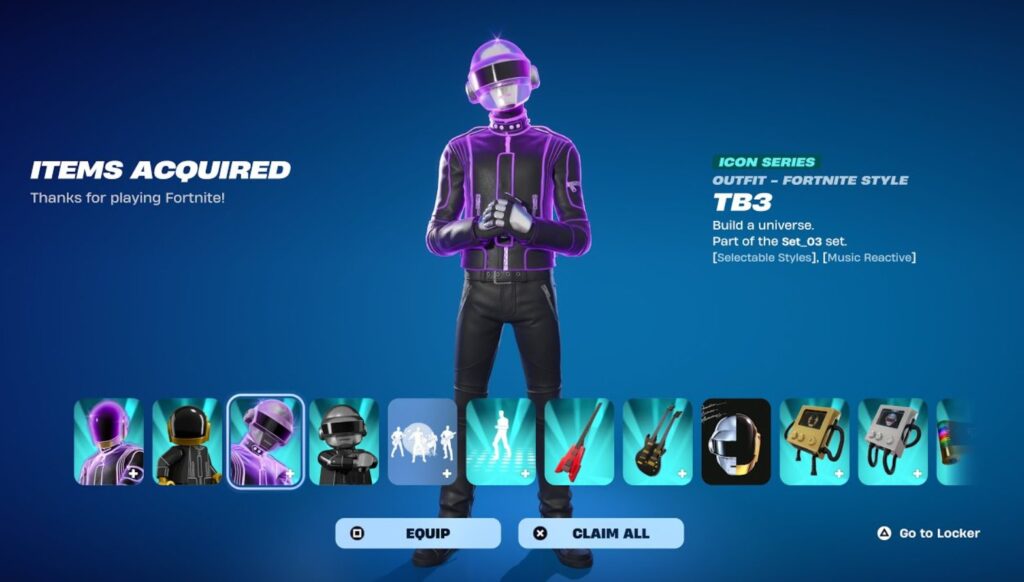Select the disco ball group emote
The image size is (1024, 582).
click(x=422, y=442)
